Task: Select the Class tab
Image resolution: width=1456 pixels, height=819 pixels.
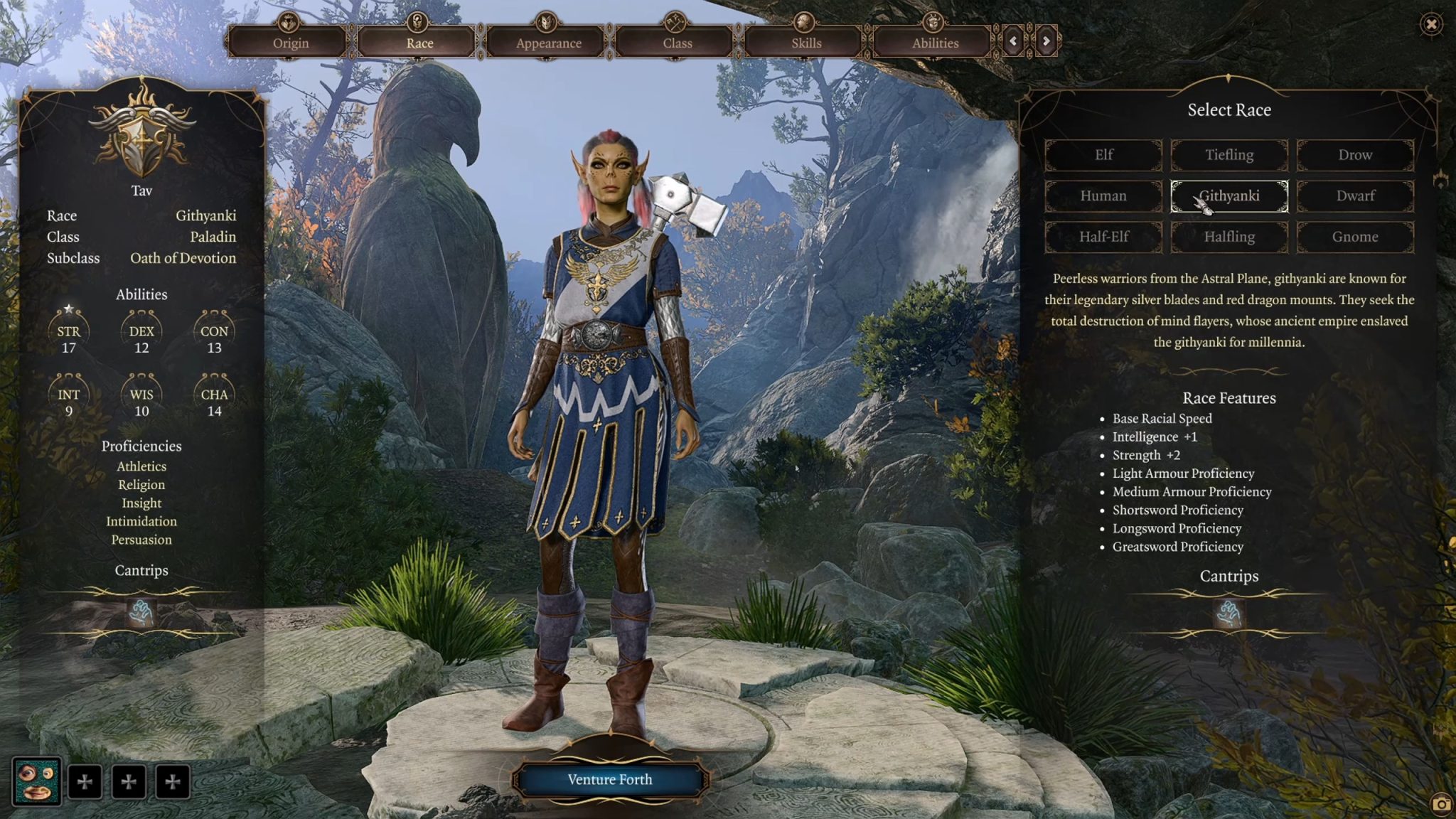Action: click(x=677, y=42)
